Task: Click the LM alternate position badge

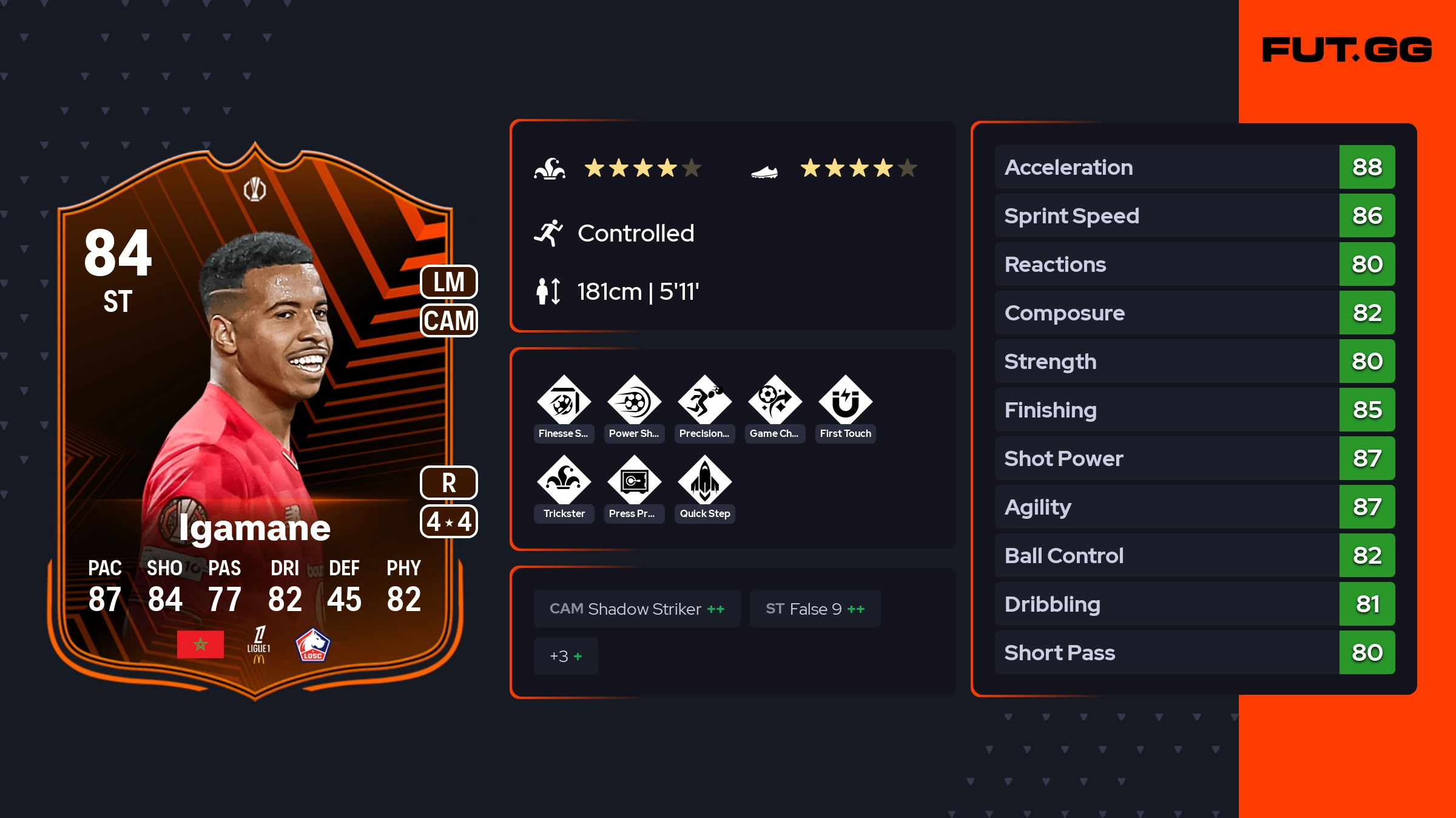Action: point(449,282)
